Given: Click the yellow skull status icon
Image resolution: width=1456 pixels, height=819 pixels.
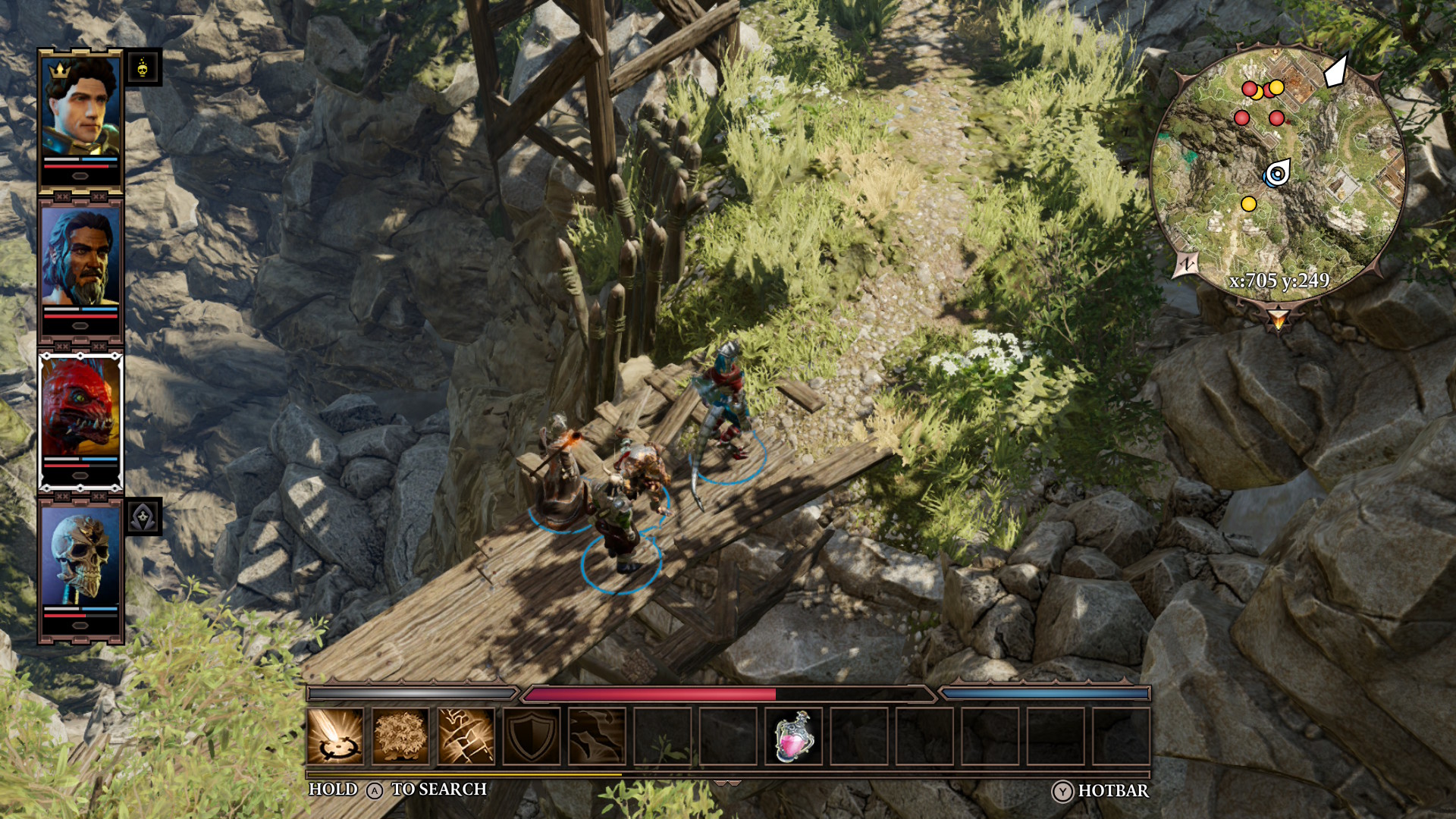Looking at the screenshot, I should (x=143, y=68).
